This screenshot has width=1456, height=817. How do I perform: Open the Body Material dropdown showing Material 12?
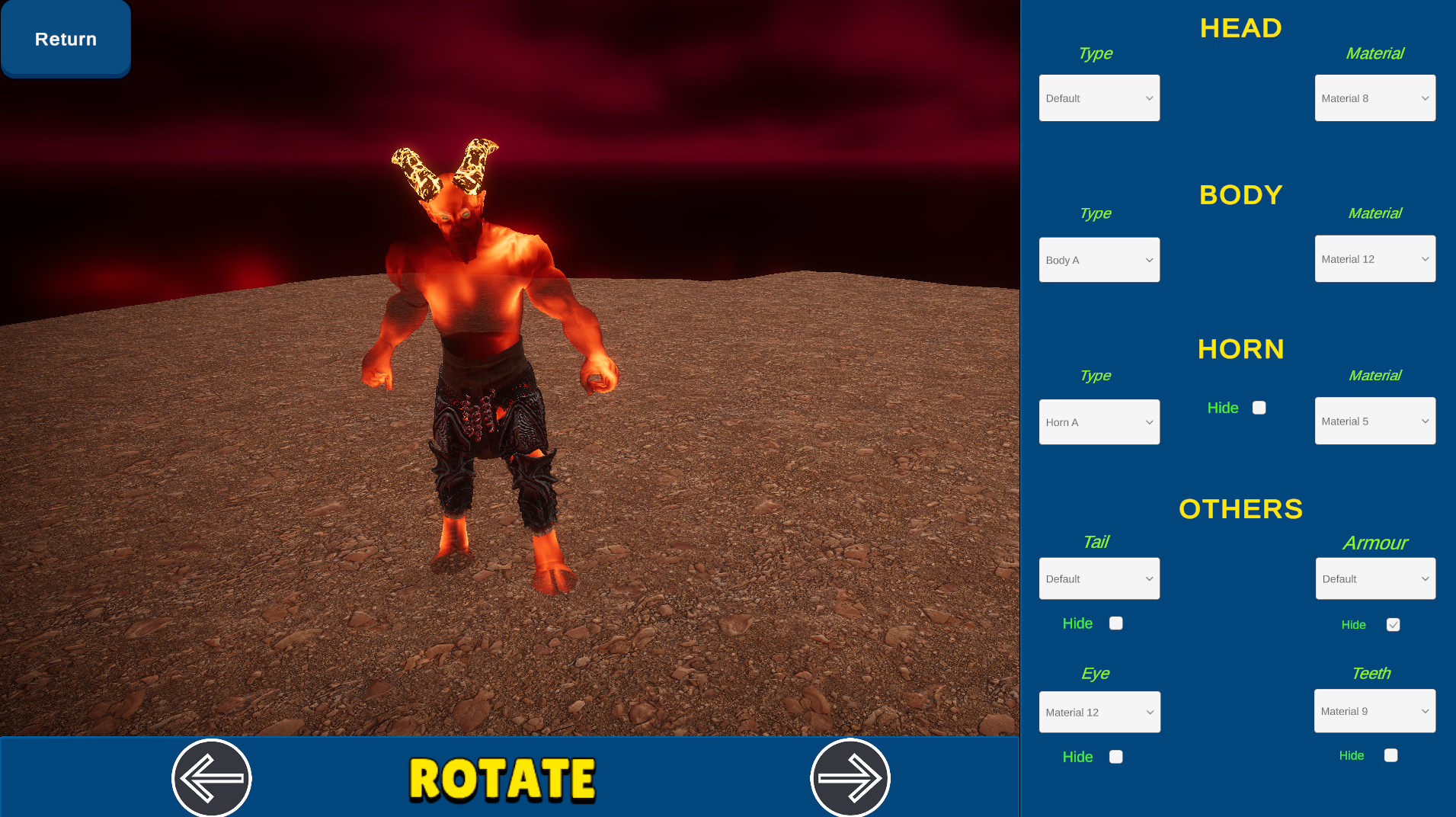click(x=1374, y=258)
